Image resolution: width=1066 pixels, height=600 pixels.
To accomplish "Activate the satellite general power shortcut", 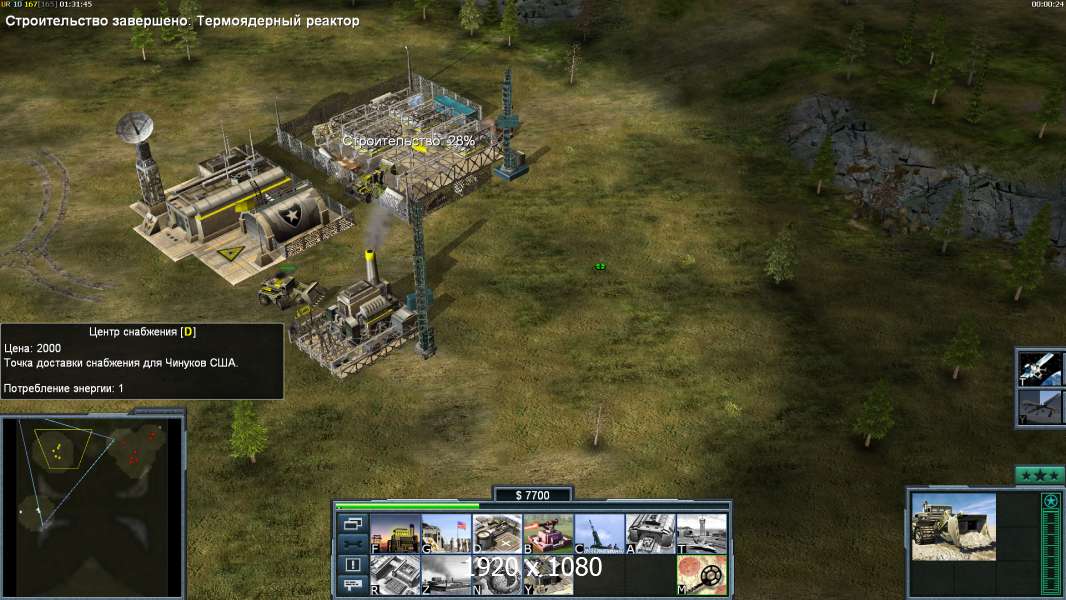I will point(1040,368).
